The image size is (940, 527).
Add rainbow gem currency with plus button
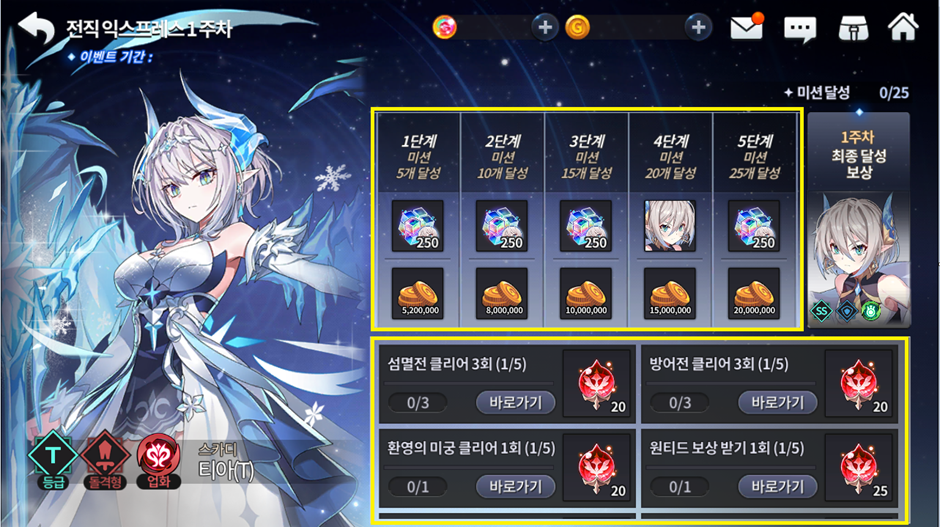[545, 27]
